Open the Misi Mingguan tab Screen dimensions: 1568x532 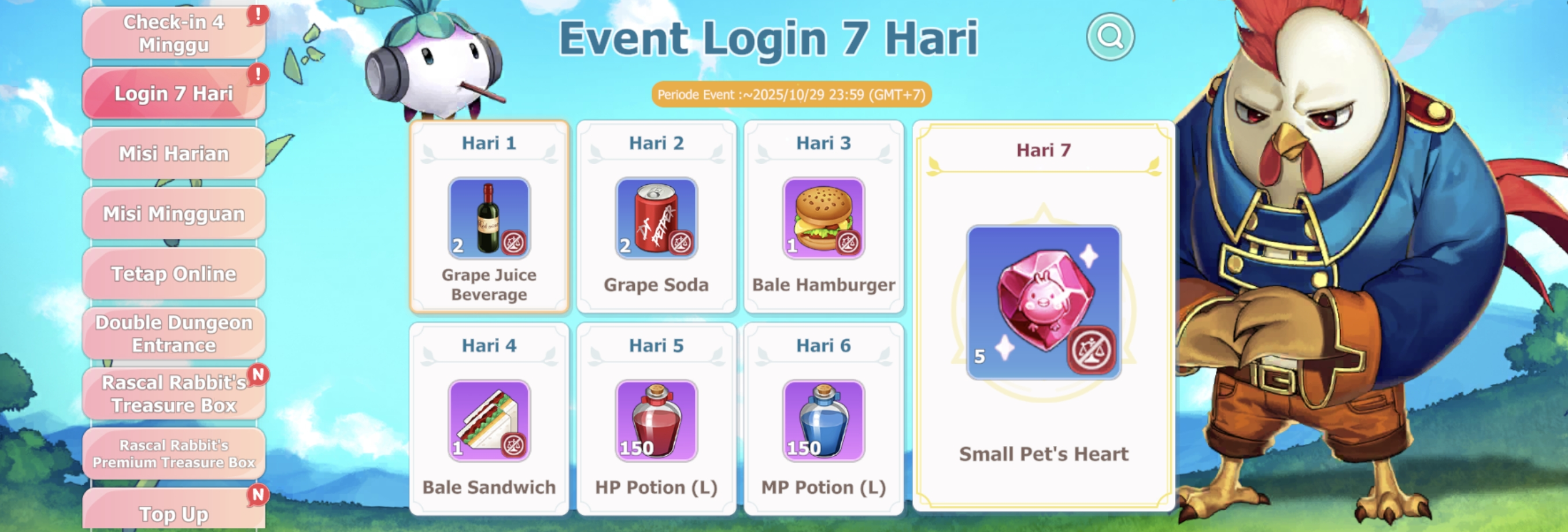coord(173,213)
